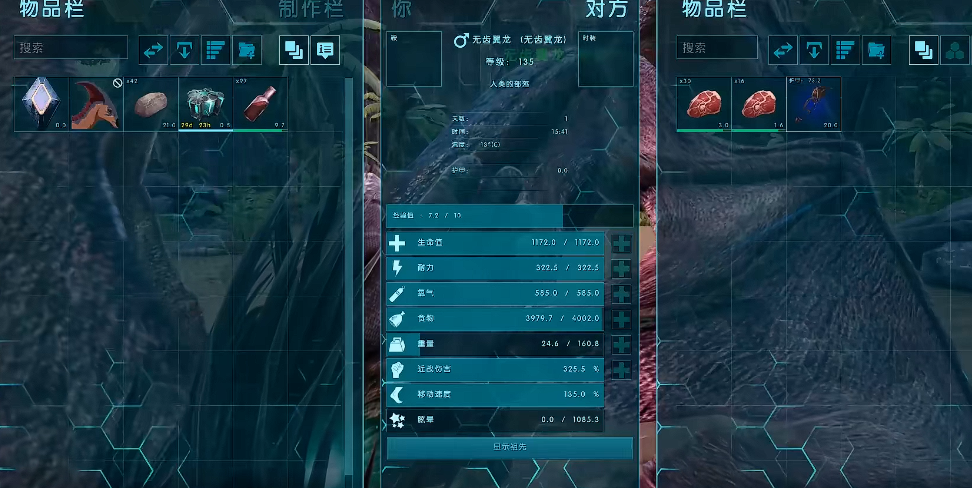
Task: Select the raw meat stack of 30
Action: [703, 104]
